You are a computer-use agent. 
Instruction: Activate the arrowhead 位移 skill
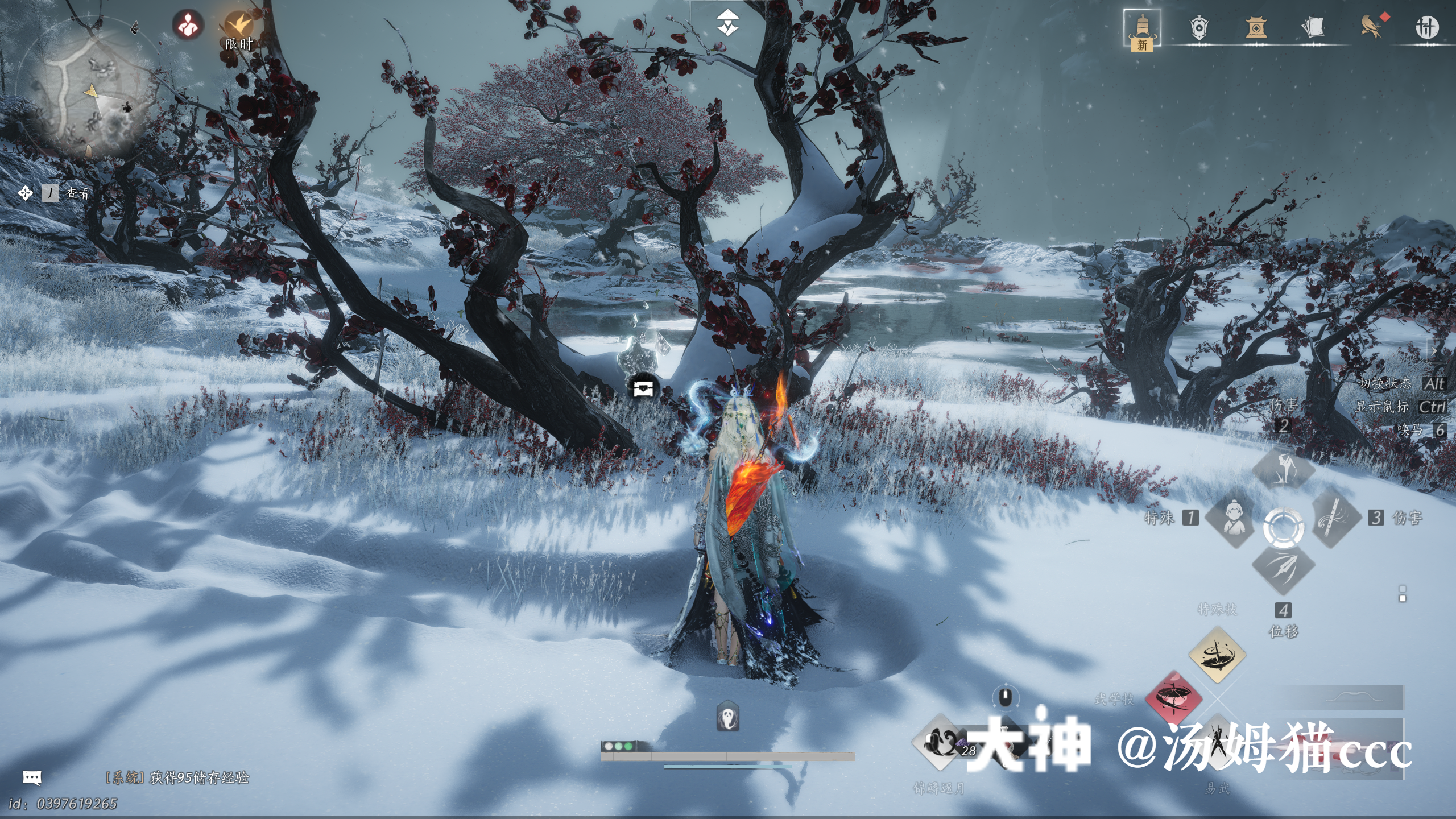click(1284, 568)
